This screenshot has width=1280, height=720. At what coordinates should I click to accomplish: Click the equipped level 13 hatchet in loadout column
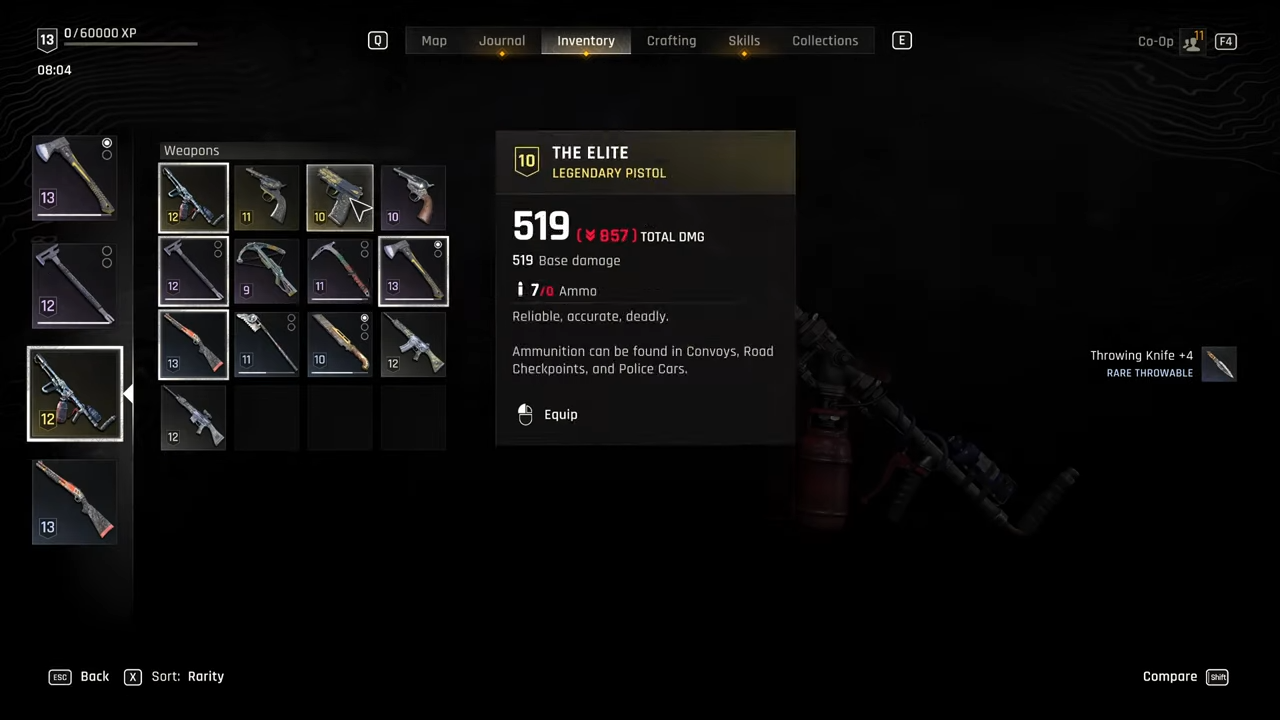click(75, 177)
